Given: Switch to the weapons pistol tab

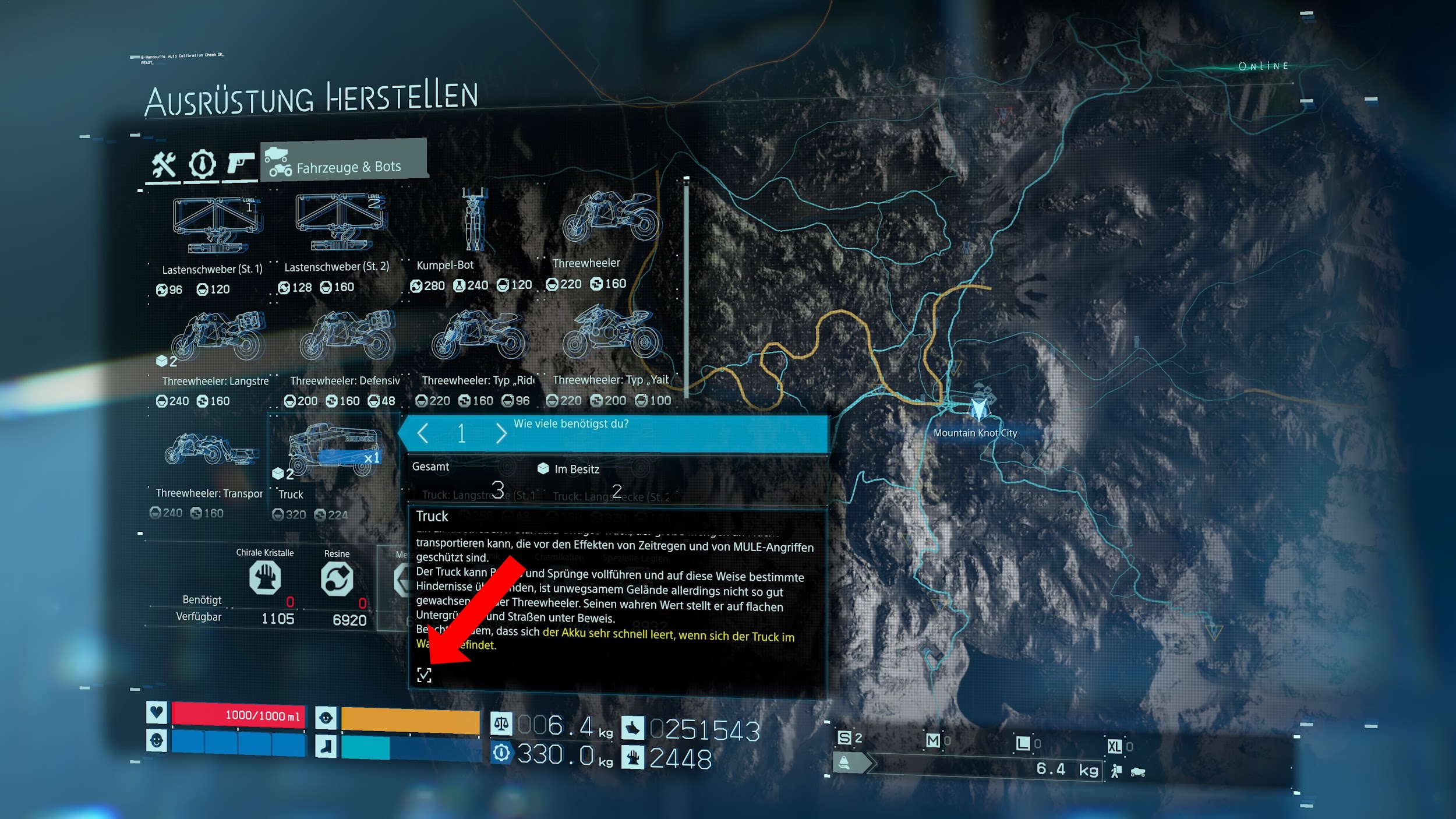Looking at the screenshot, I should [x=241, y=163].
